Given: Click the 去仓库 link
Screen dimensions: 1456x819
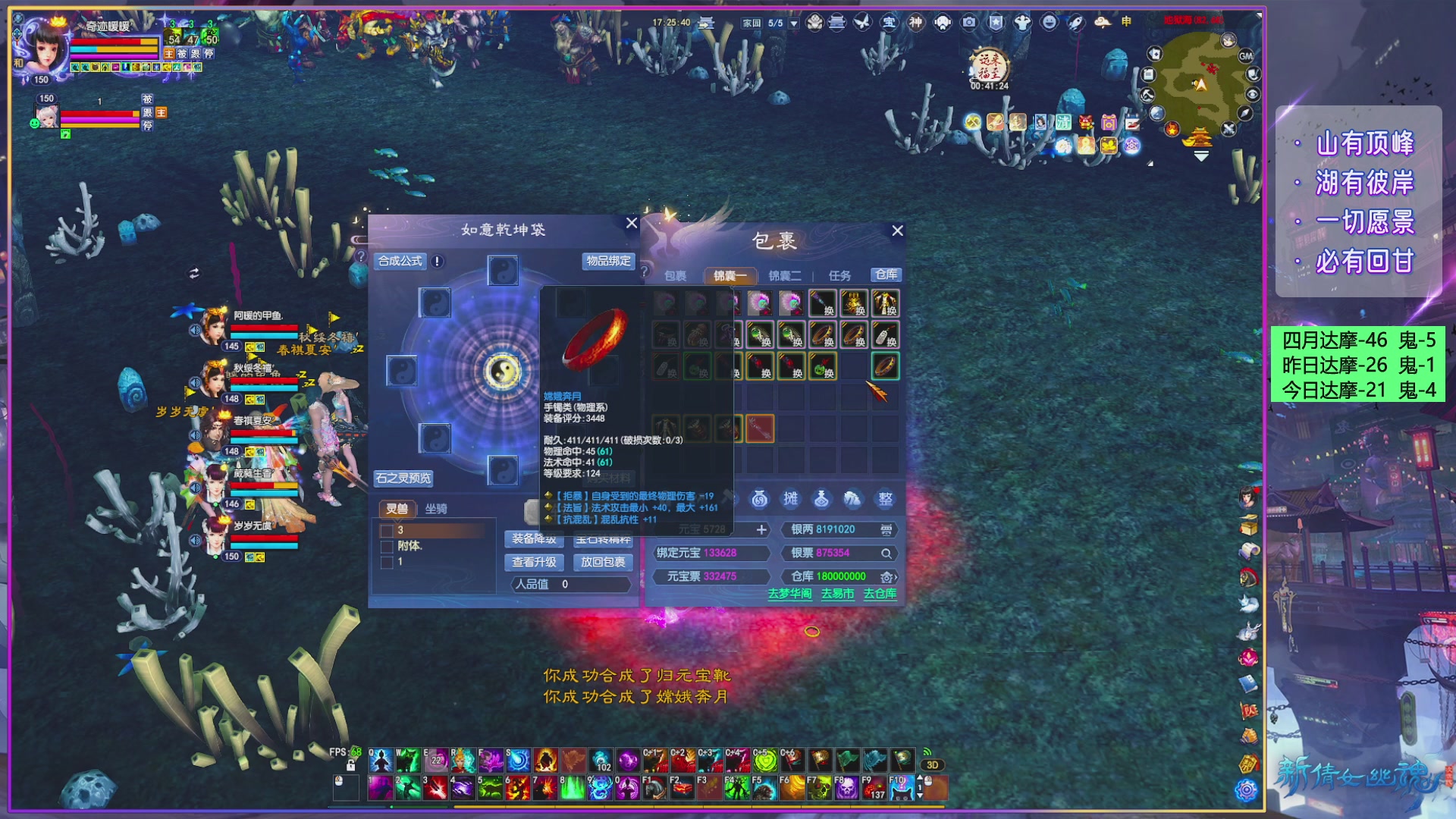Looking at the screenshot, I should tap(880, 595).
